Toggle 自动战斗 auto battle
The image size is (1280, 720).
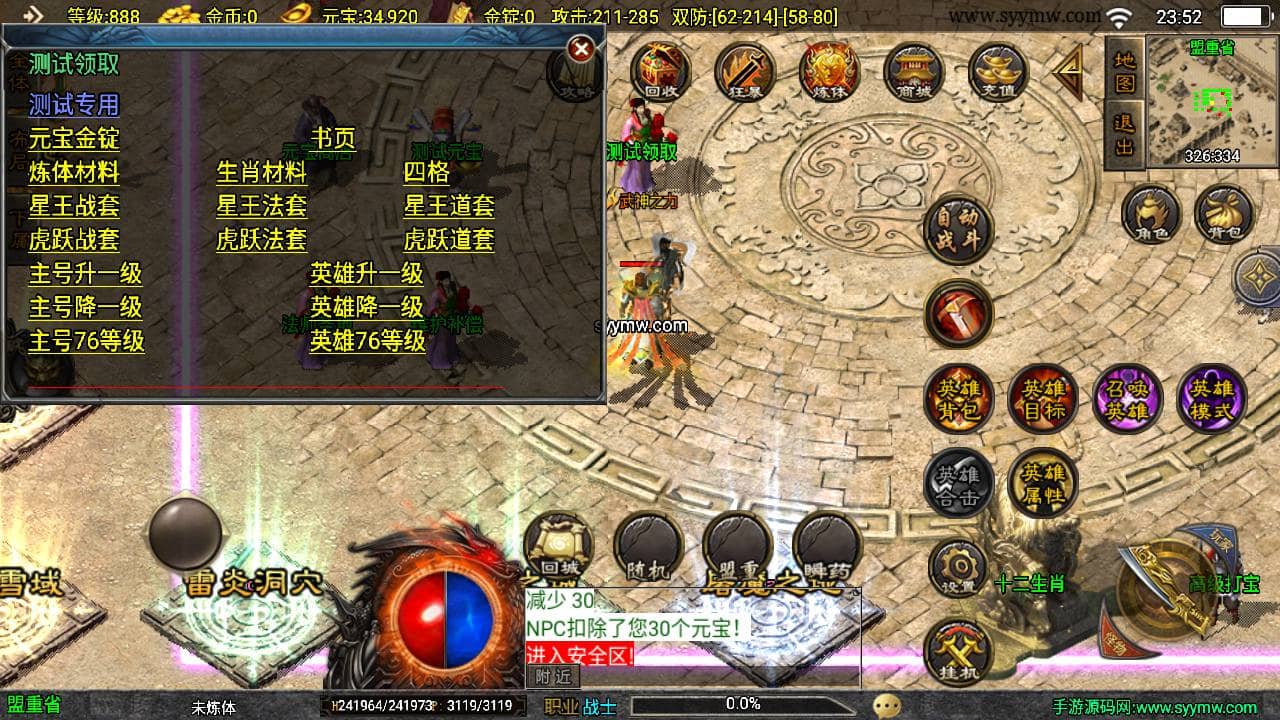click(x=958, y=228)
